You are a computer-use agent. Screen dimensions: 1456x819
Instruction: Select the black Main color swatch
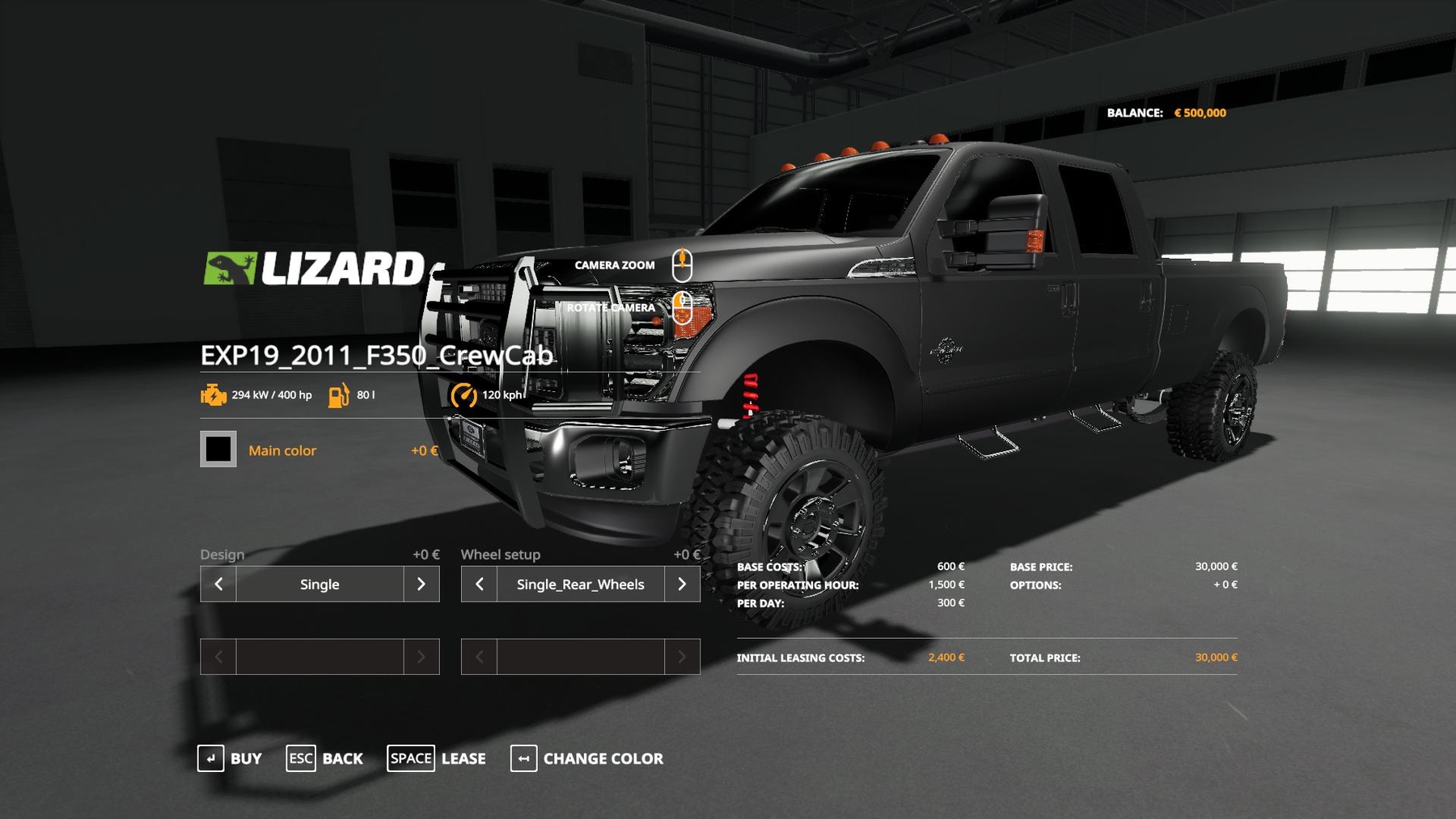[218, 449]
